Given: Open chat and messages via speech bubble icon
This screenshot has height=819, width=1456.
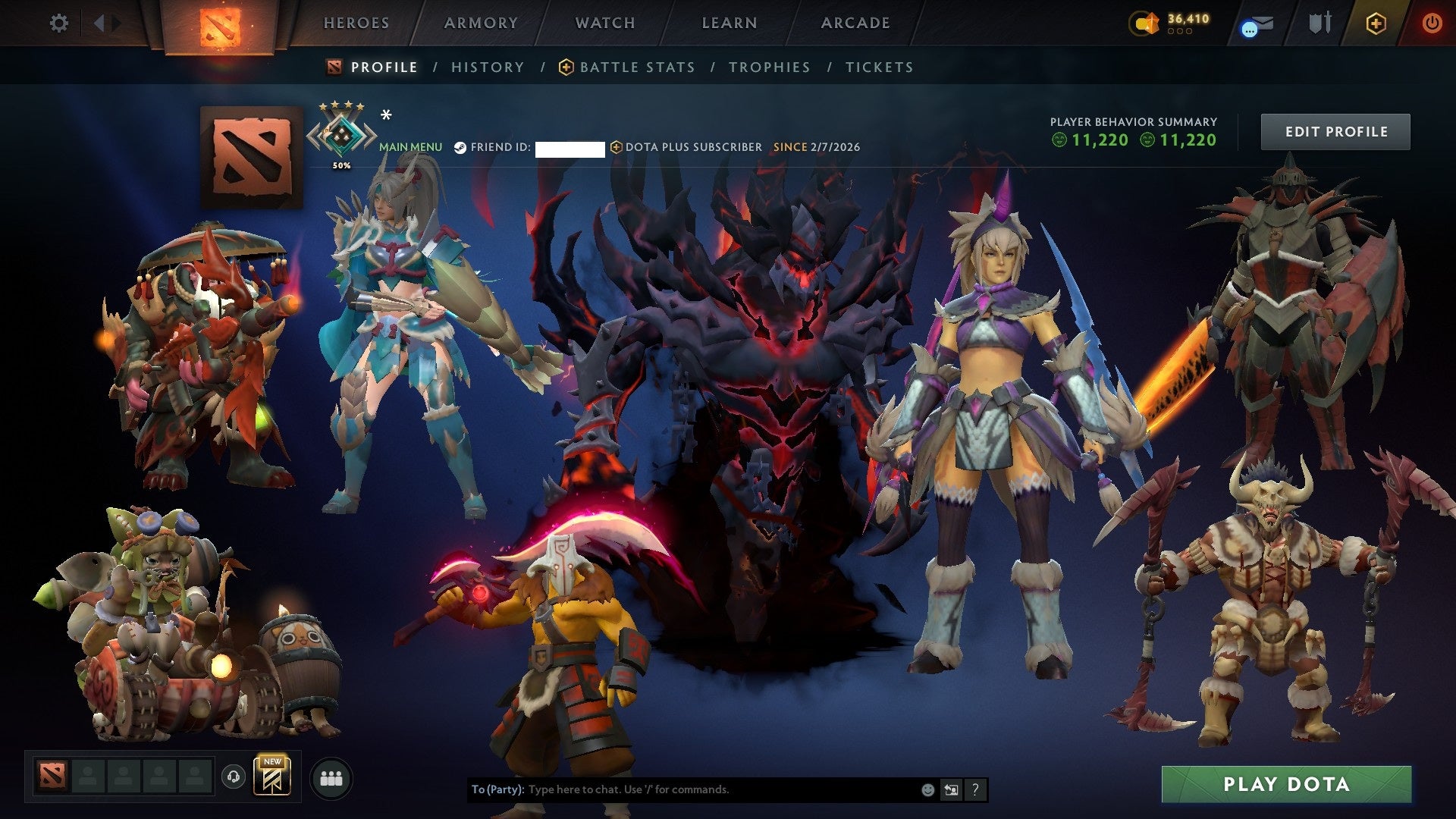Looking at the screenshot, I should pos(1255,24).
